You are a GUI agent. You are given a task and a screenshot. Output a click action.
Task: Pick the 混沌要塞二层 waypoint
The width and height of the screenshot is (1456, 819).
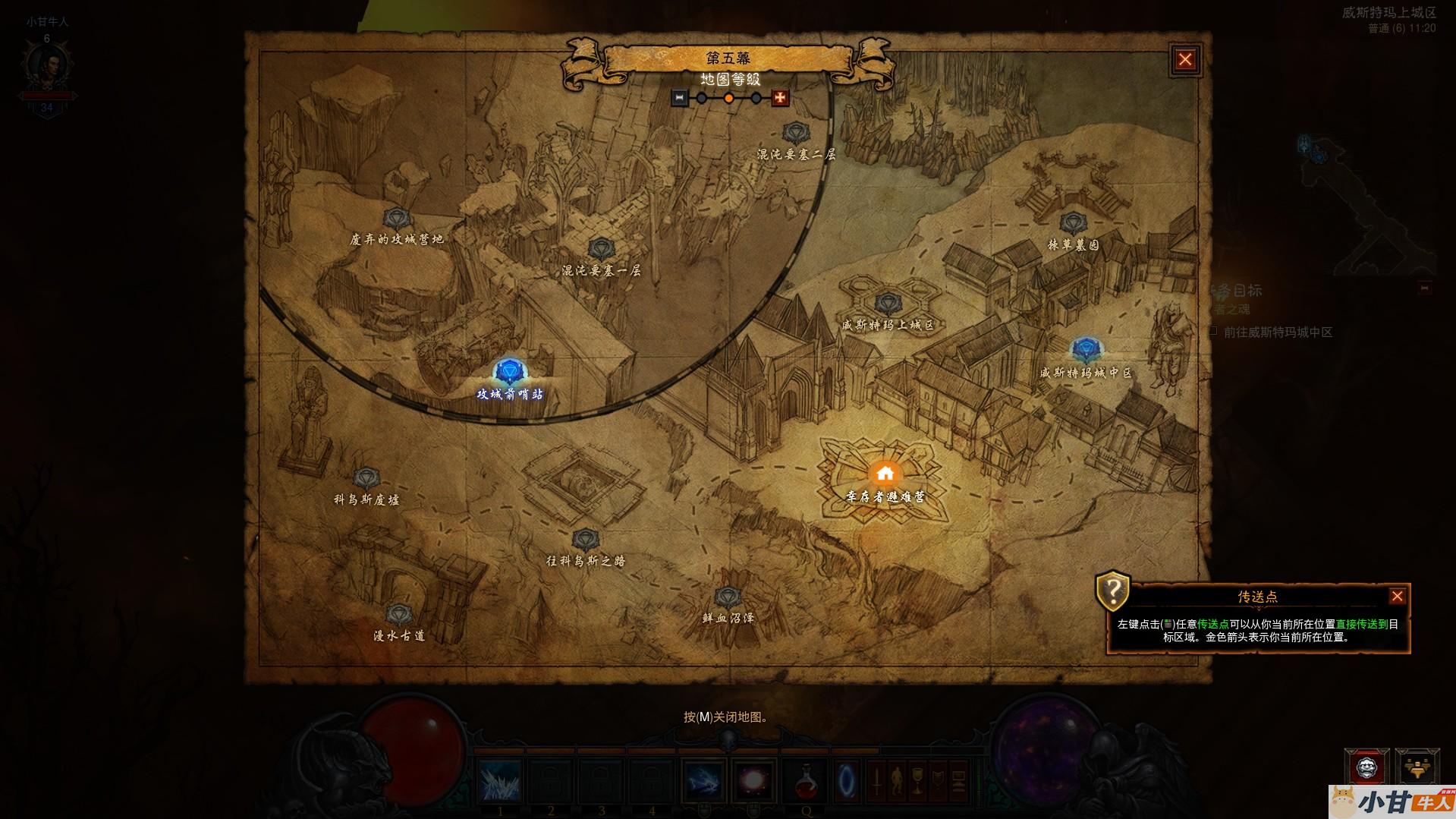795,134
